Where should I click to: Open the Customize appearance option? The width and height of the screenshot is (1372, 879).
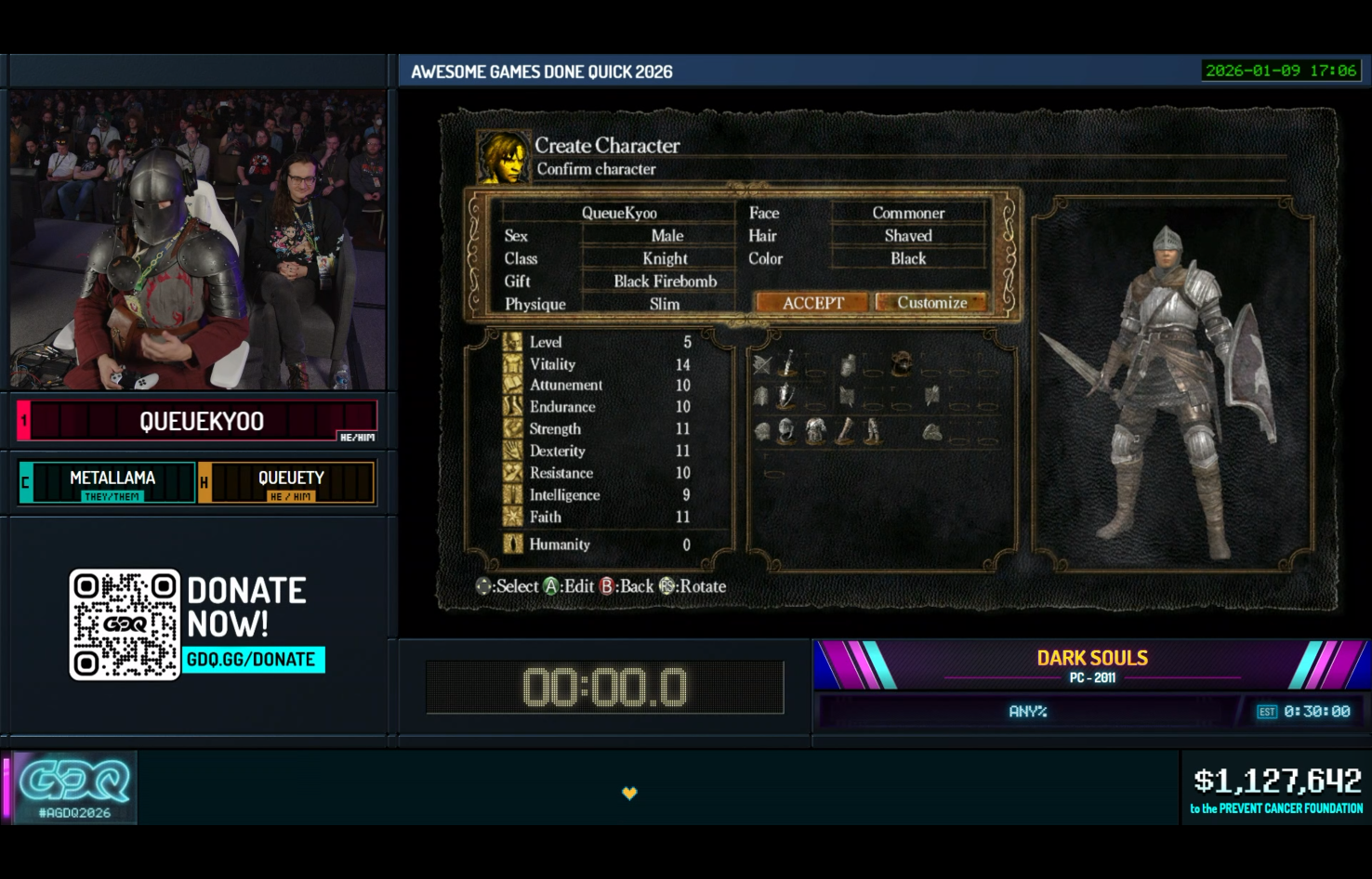931,303
